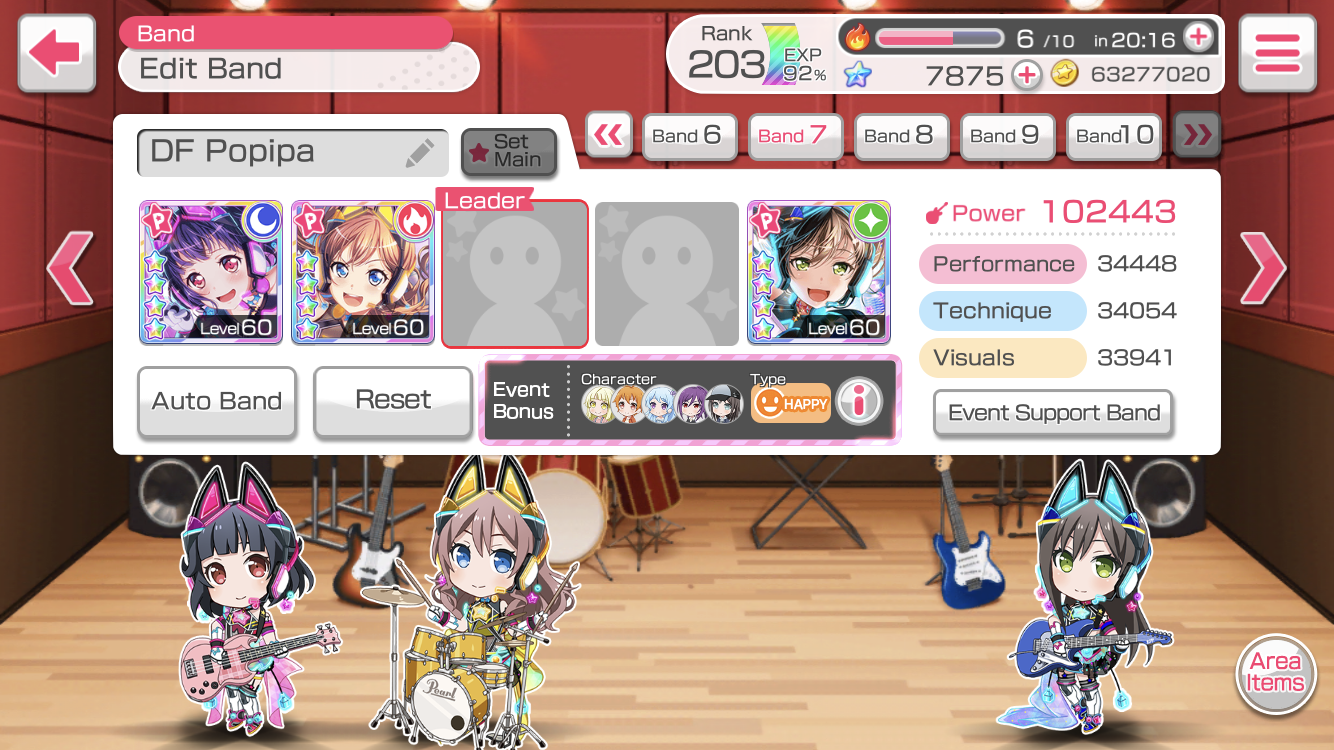The width and height of the screenshot is (1334, 750).
Task: Switch to Band 8 tab
Action: point(898,136)
